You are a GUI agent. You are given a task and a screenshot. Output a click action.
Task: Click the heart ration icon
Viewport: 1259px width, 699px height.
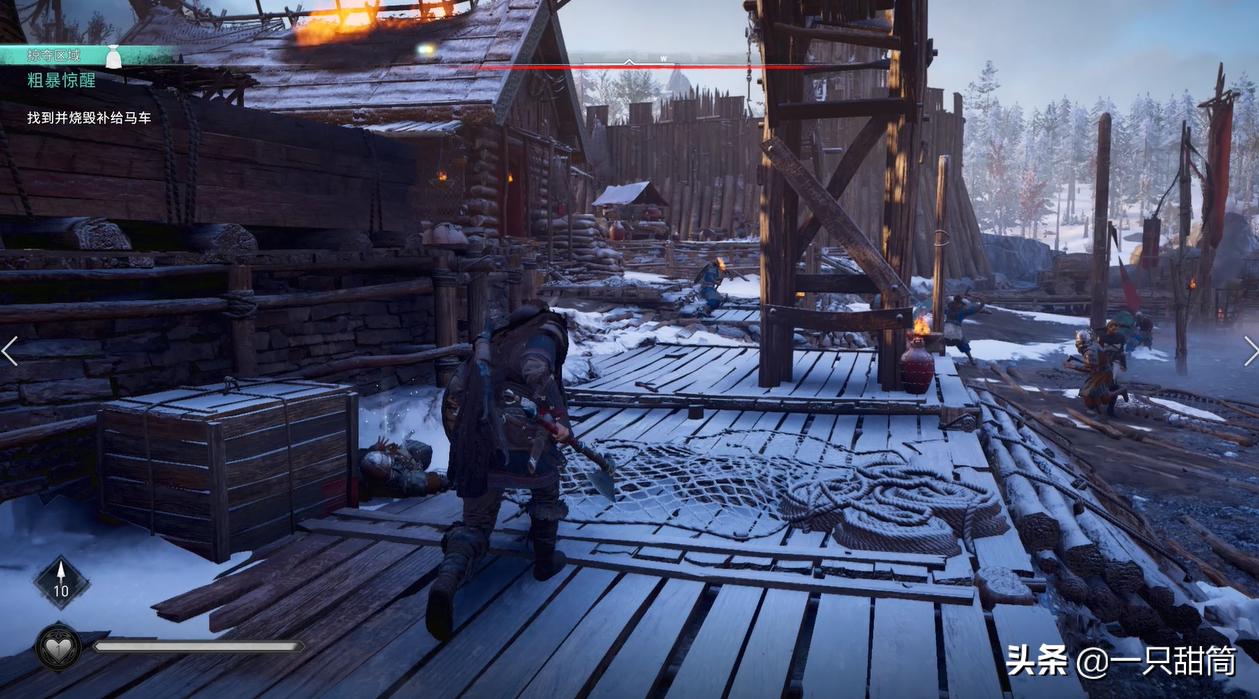coord(59,647)
